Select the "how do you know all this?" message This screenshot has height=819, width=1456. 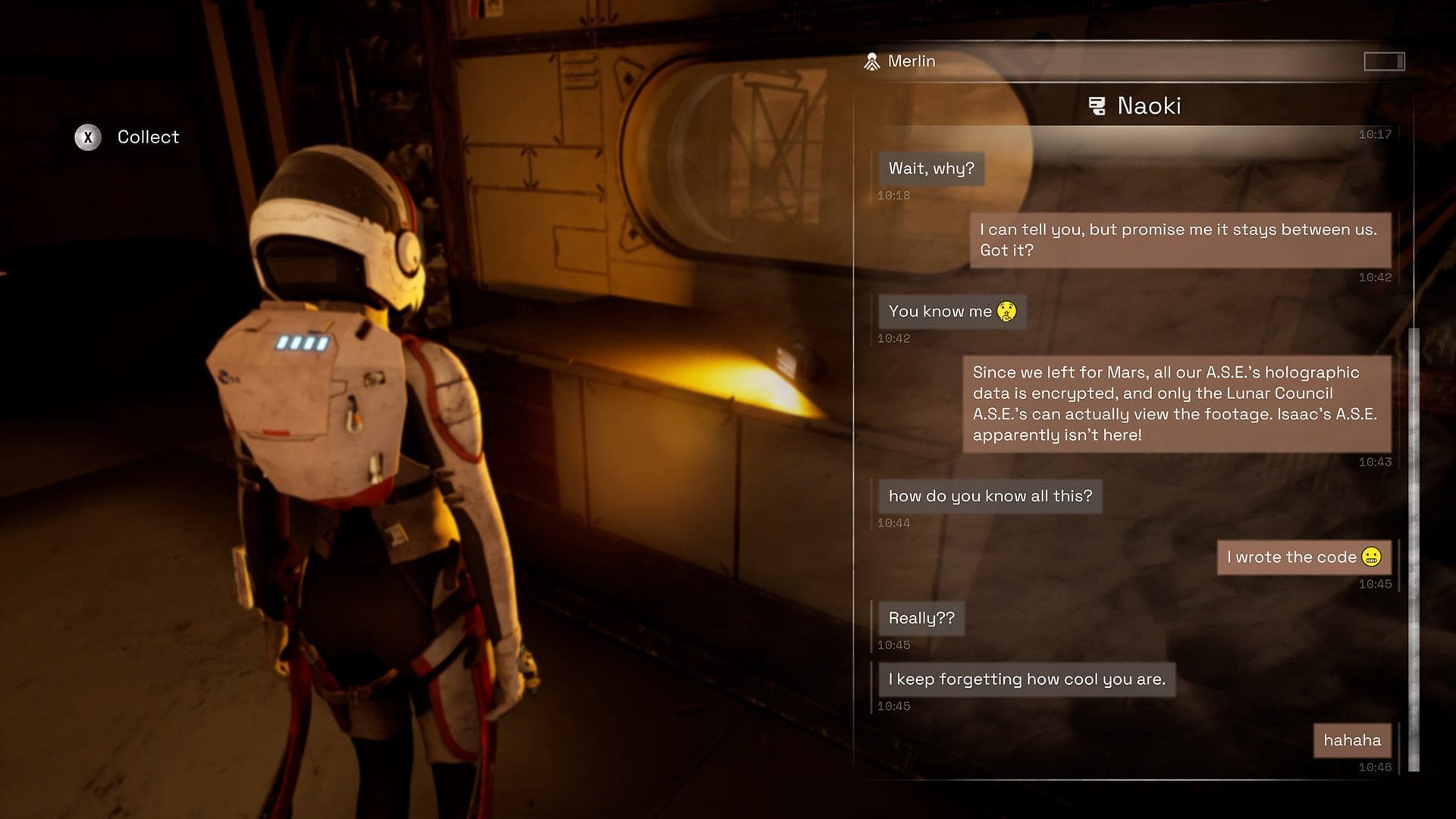(x=990, y=496)
